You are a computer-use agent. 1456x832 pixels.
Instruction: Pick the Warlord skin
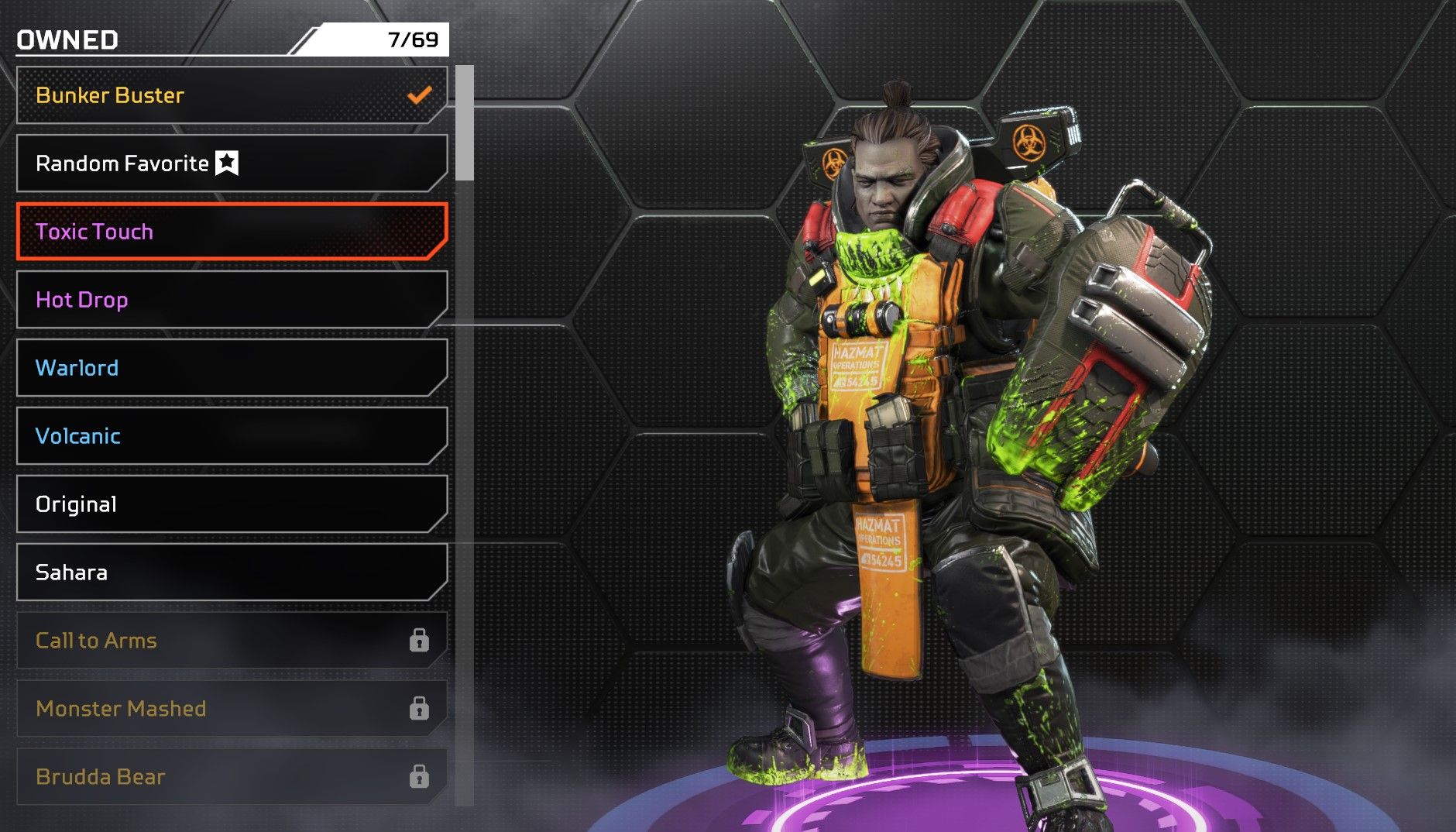231,368
